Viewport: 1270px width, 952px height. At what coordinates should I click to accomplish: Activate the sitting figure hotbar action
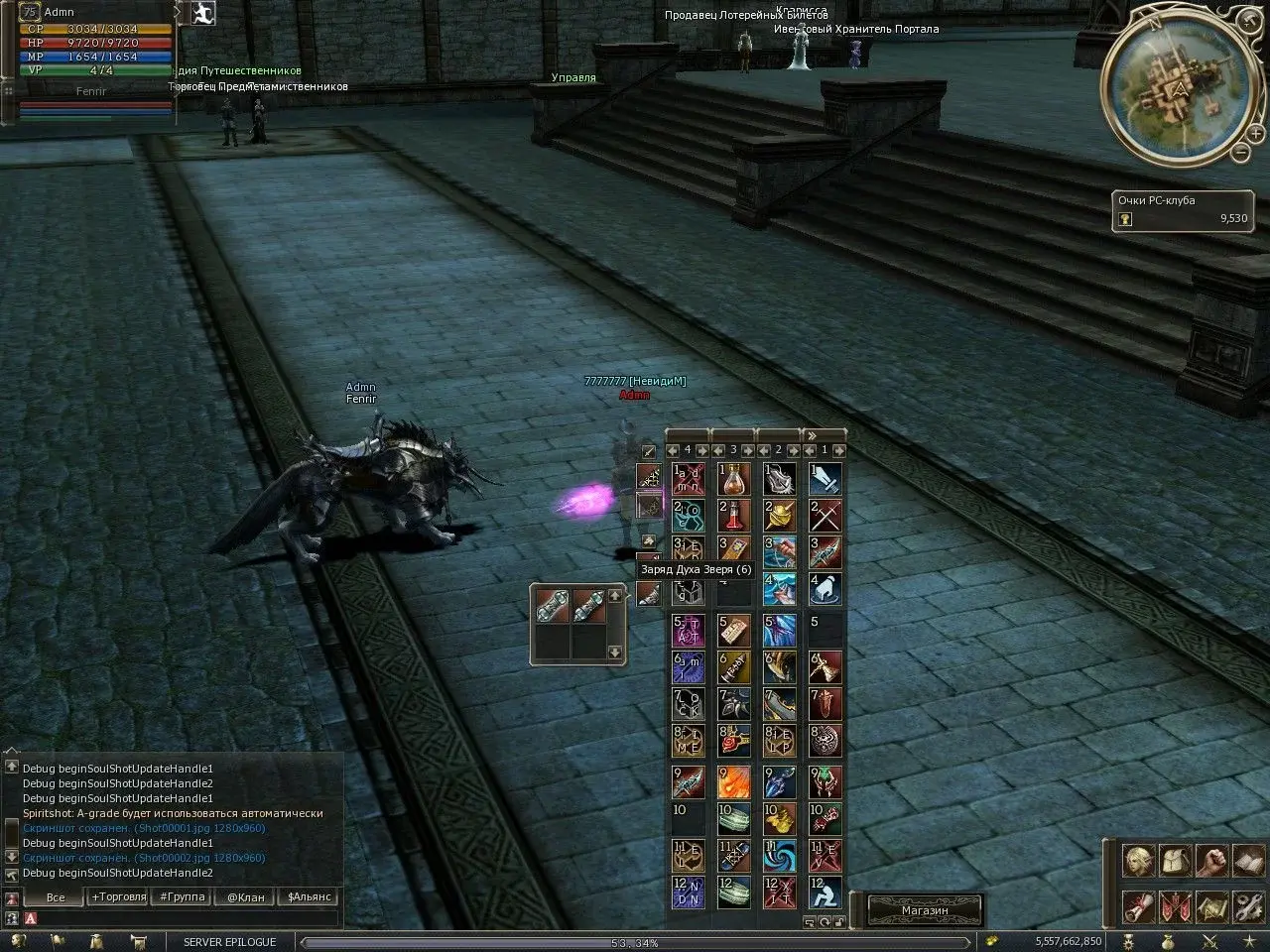(x=825, y=892)
